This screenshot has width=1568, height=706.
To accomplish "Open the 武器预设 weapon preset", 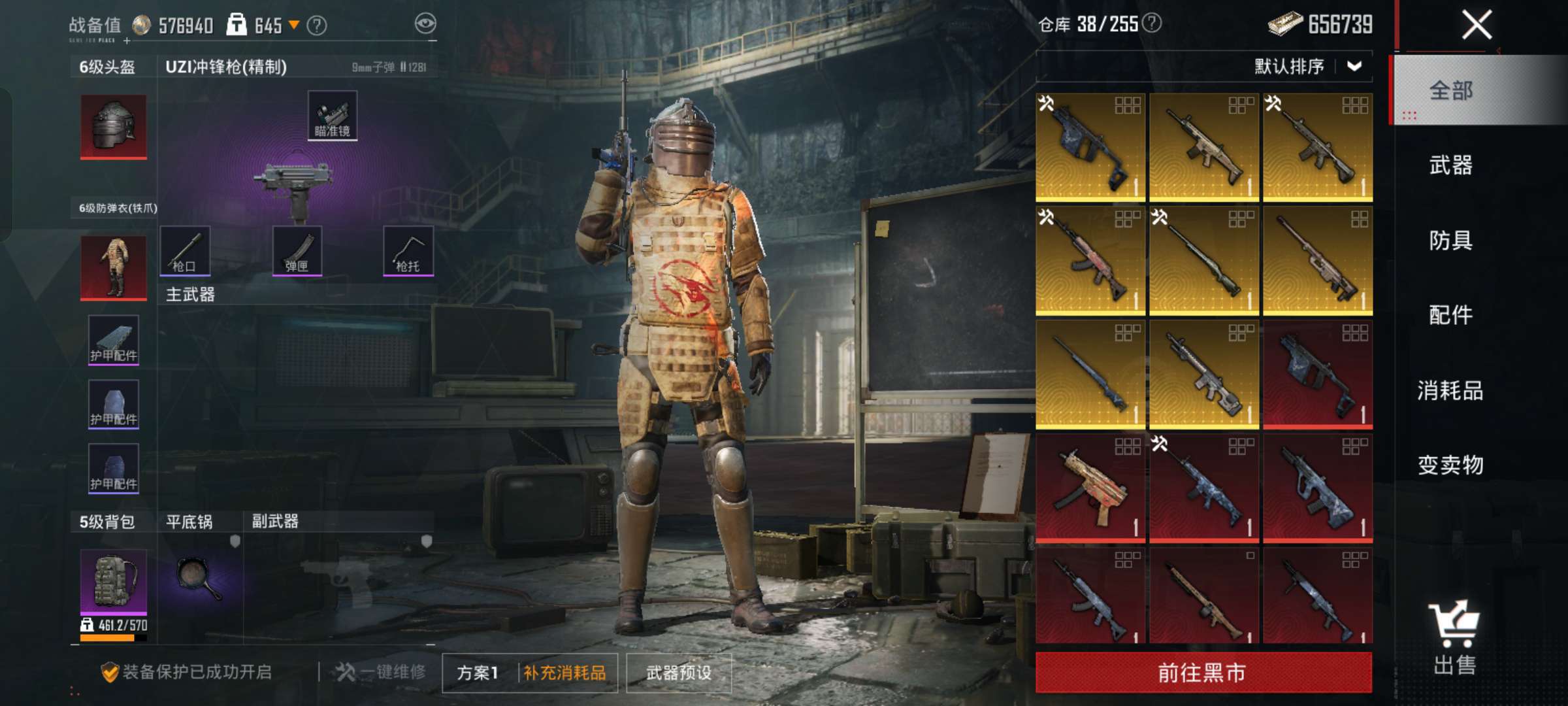I will click(679, 673).
